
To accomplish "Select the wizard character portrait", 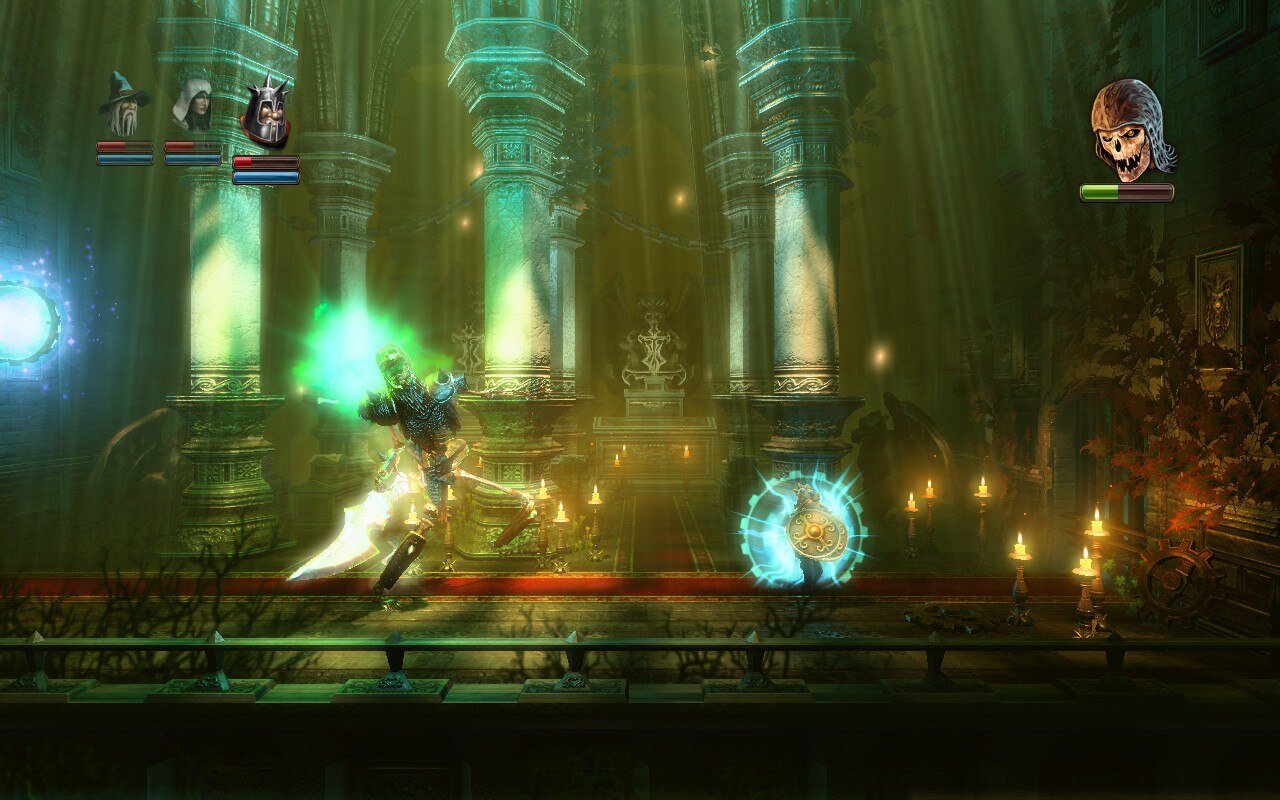I will point(124,105).
